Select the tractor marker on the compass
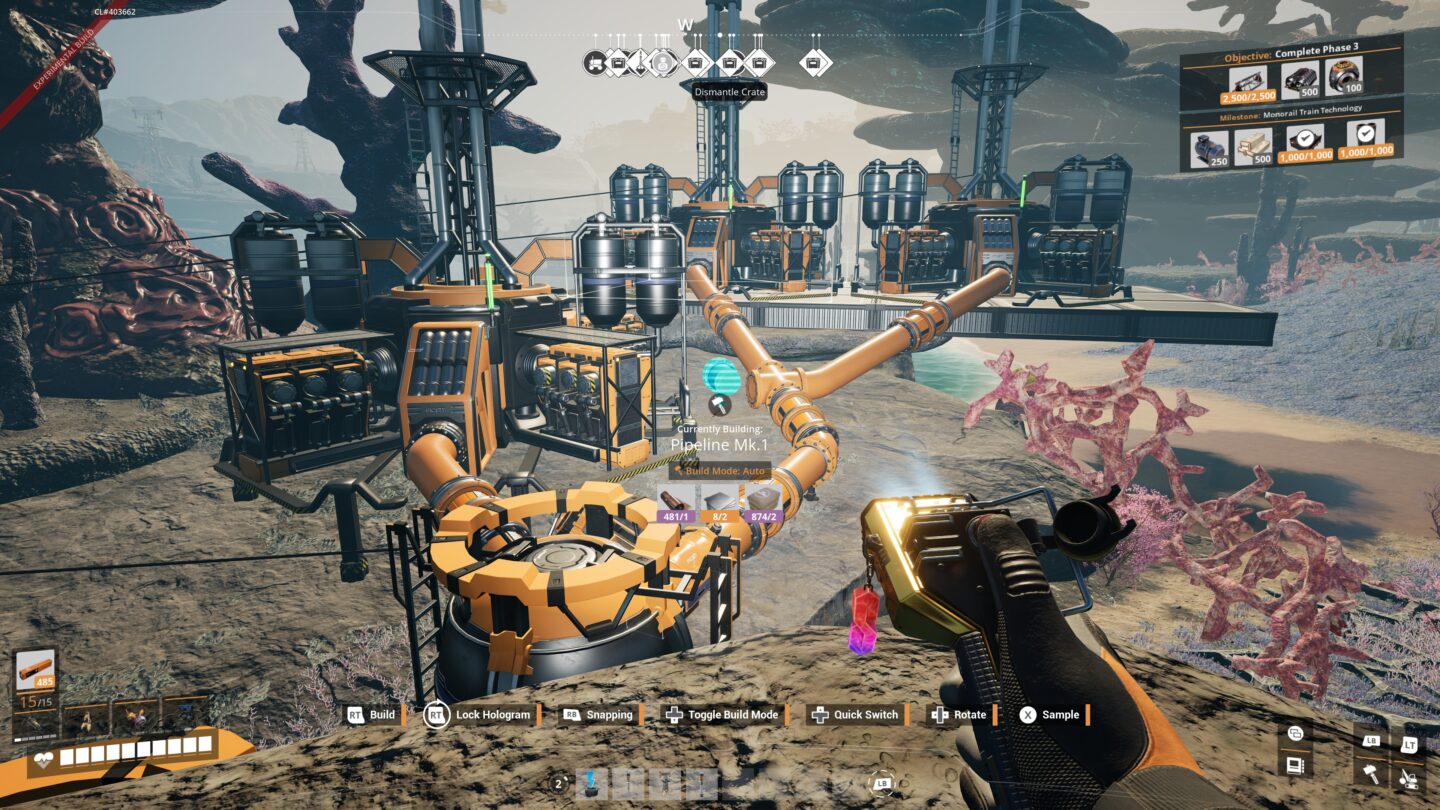1440x810 pixels. click(x=594, y=62)
